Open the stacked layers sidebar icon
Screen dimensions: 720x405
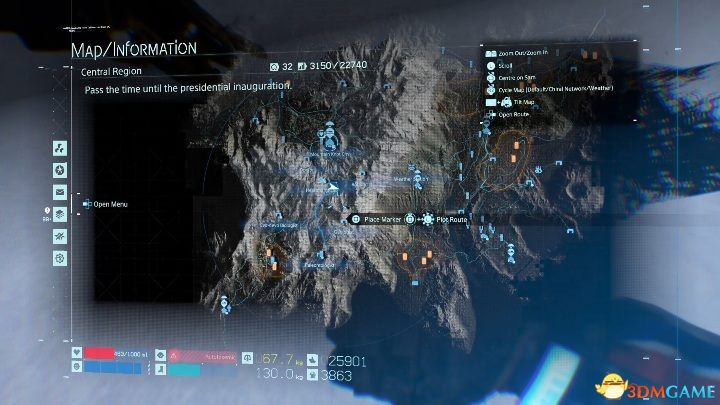coord(60,214)
